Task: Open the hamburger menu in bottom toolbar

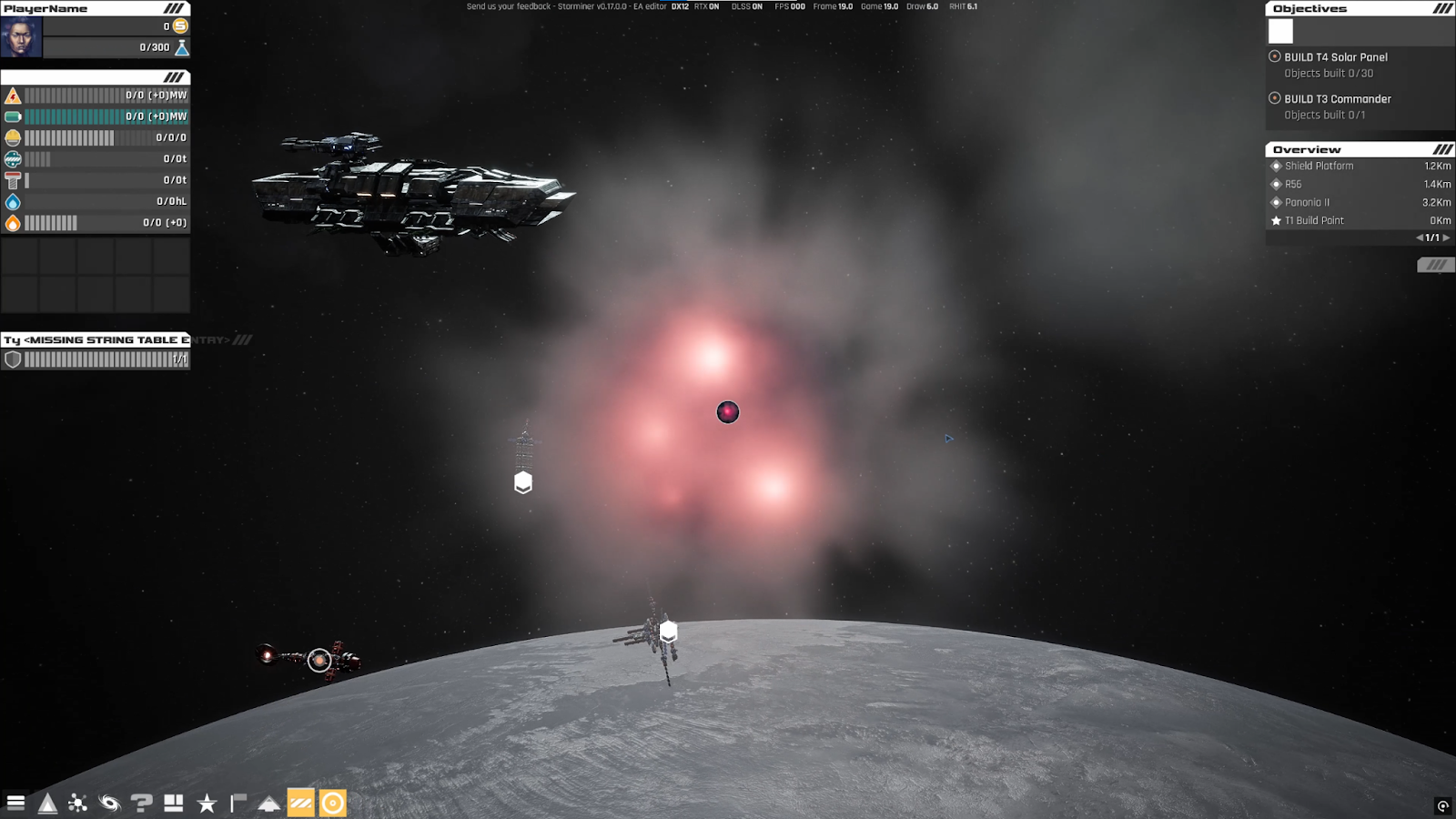Action: tap(15, 804)
